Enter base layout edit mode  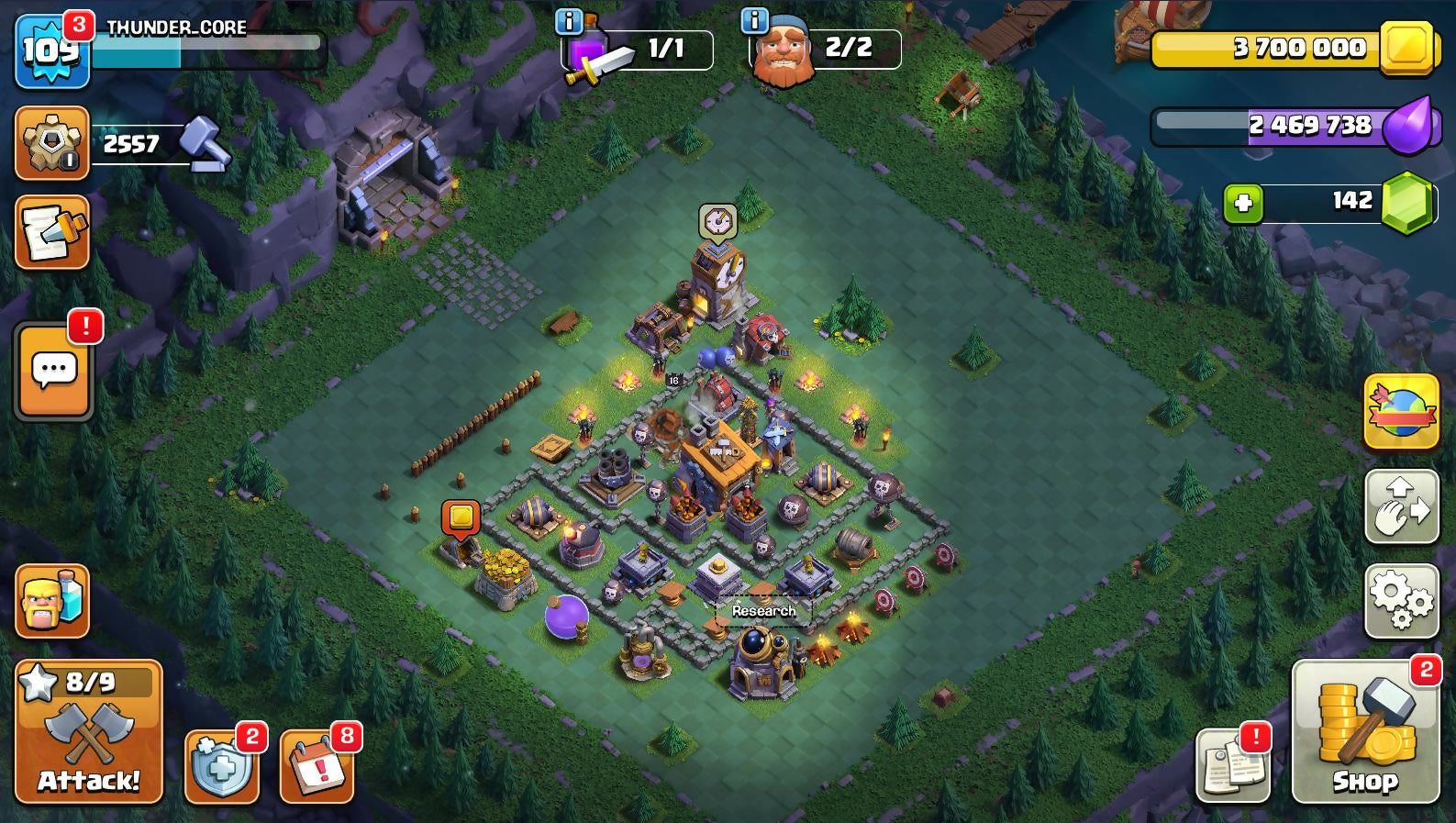point(1401,506)
